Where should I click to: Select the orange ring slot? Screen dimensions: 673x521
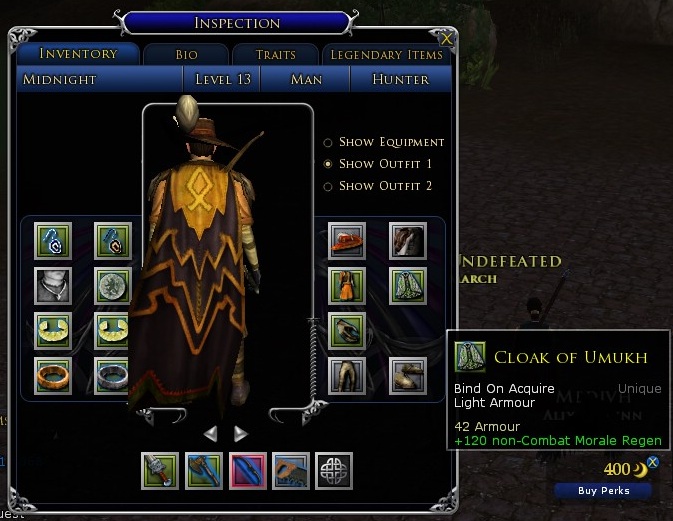(x=52, y=375)
